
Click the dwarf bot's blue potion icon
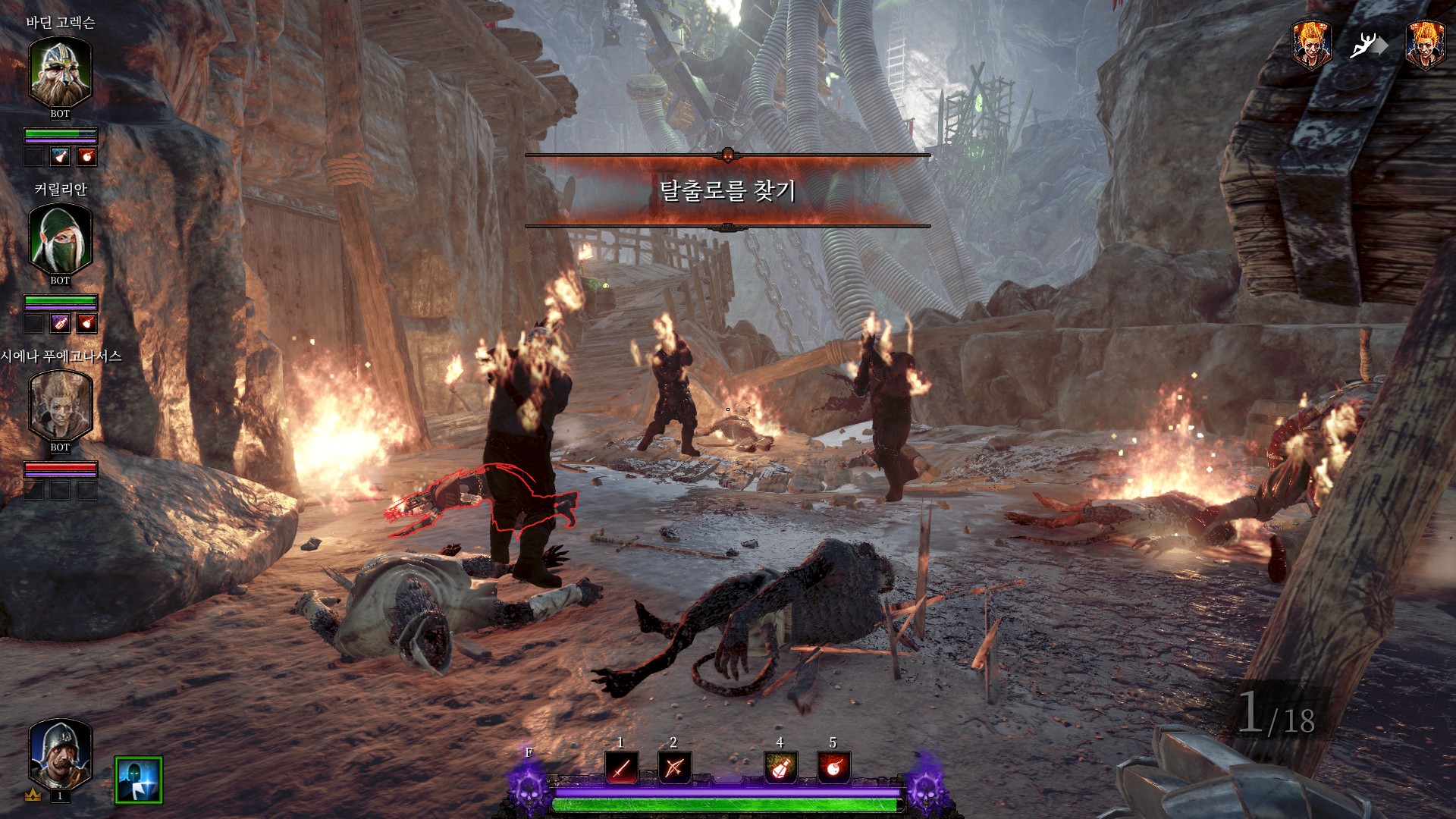click(60, 157)
